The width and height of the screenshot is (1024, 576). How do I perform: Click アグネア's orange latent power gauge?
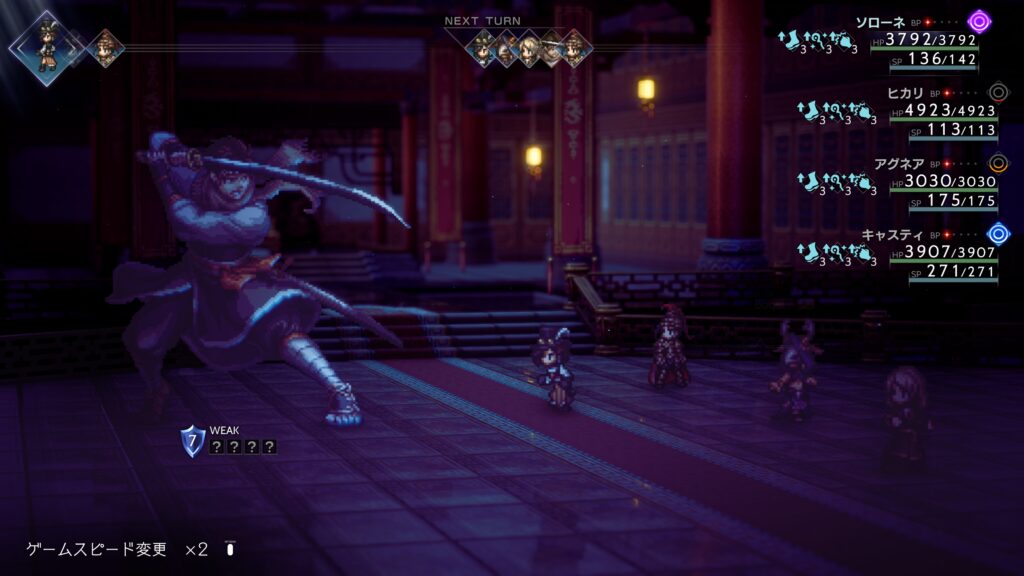tap(997, 163)
